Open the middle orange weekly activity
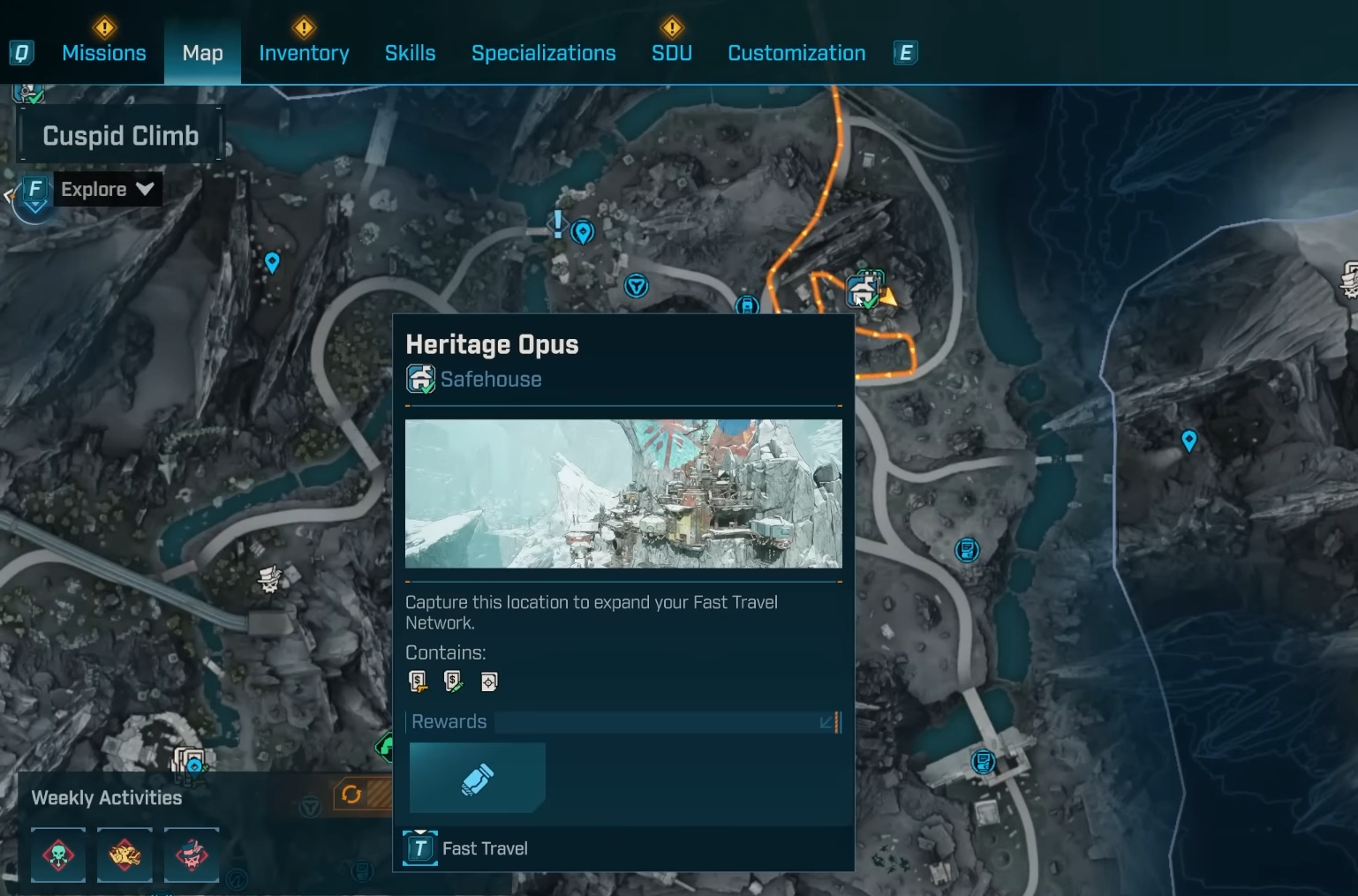Image resolution: width=1358 pixels, height=896 pixels. point(124,855)
